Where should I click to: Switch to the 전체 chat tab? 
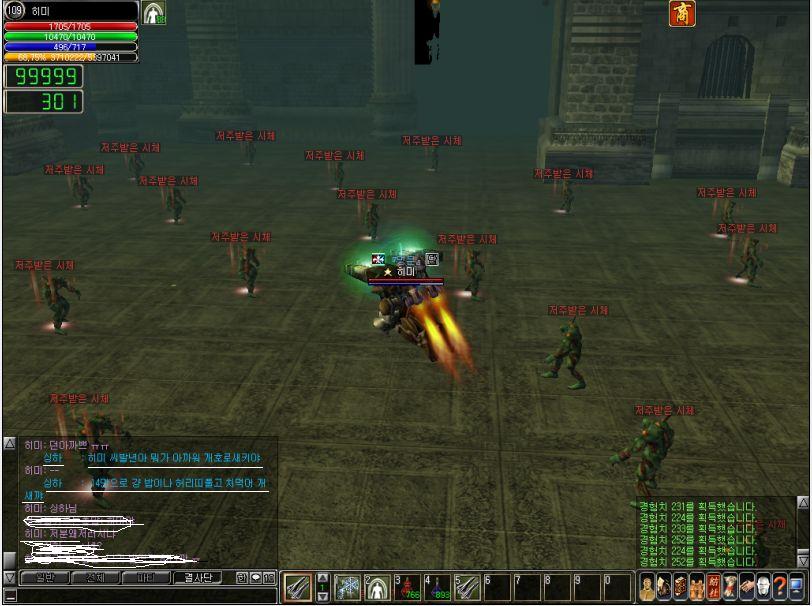pos(96,578)
